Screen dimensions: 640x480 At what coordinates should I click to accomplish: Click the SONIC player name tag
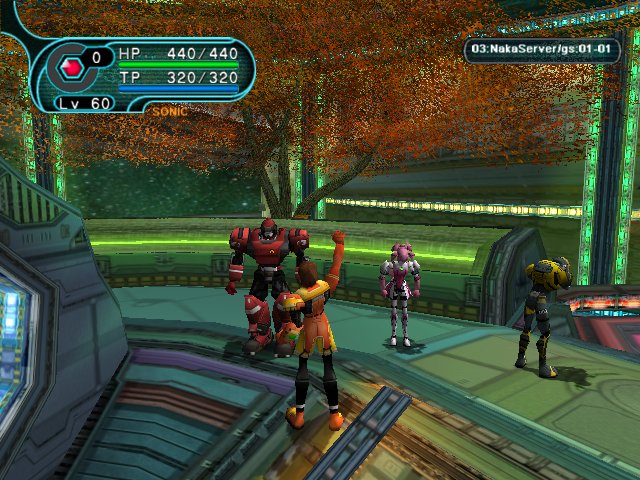[169, 111]
